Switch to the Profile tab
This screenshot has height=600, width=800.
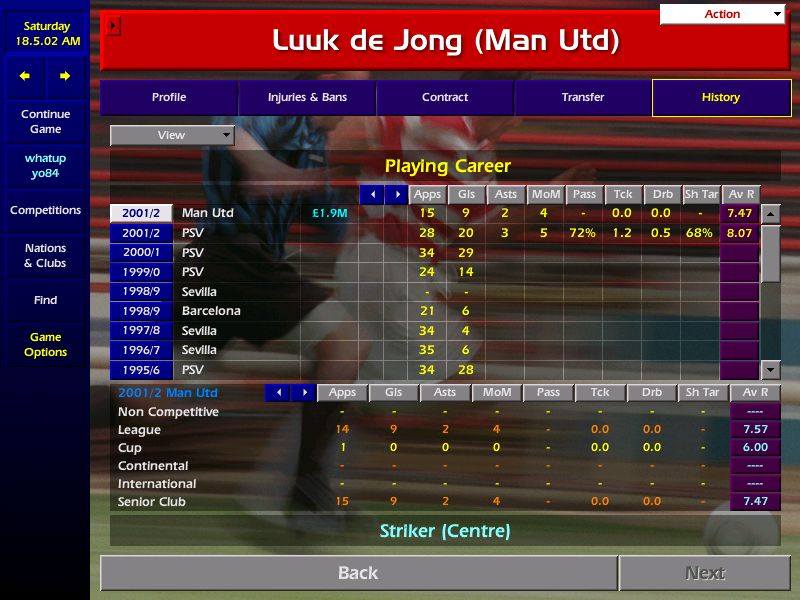tap(169, 98)
